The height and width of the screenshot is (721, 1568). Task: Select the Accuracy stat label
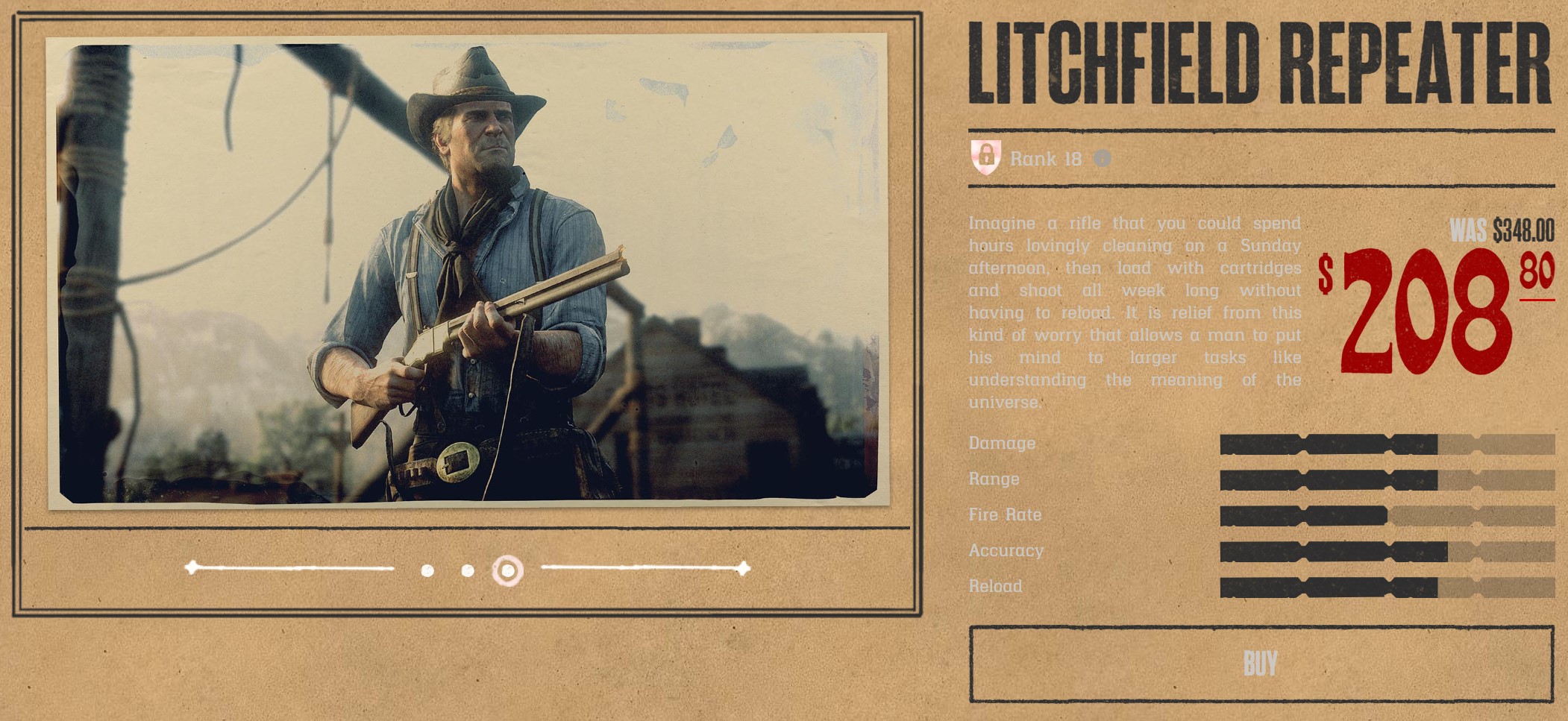[x=1005, y=551]
